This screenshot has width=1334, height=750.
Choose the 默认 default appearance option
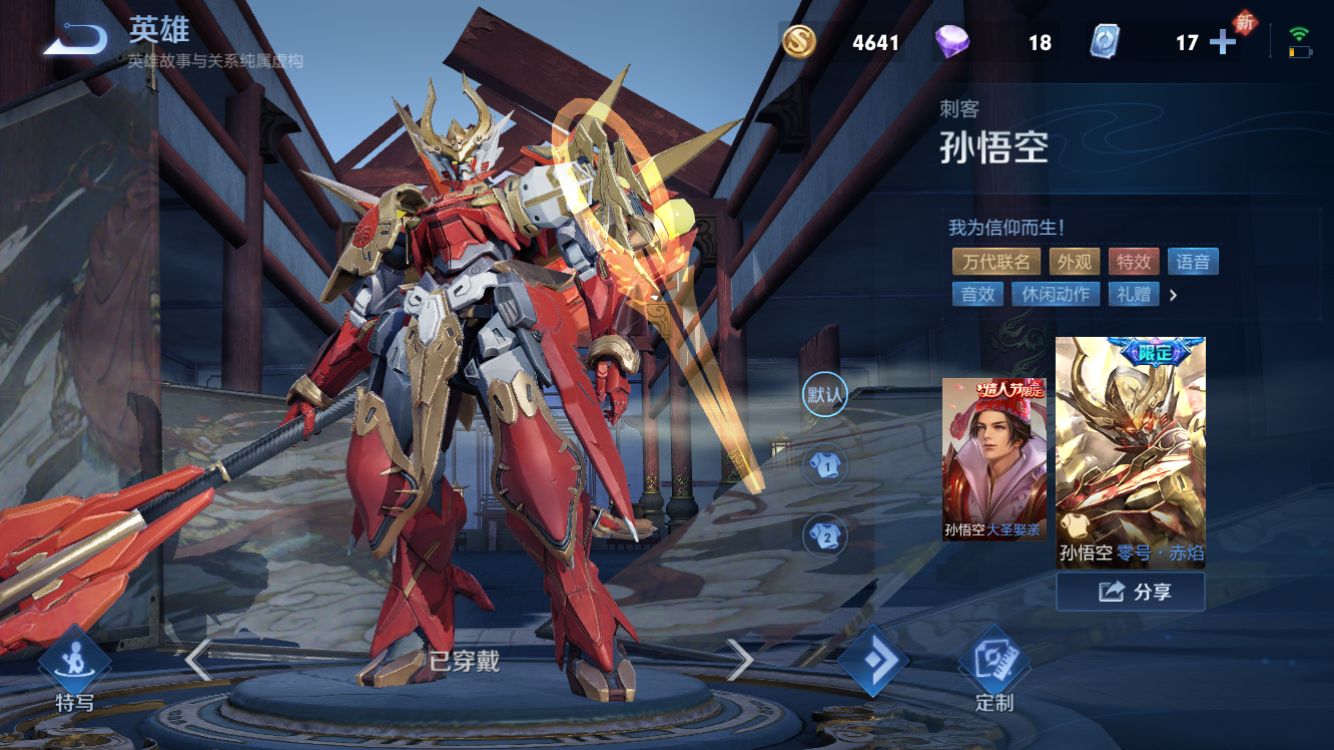pos(825,394)
